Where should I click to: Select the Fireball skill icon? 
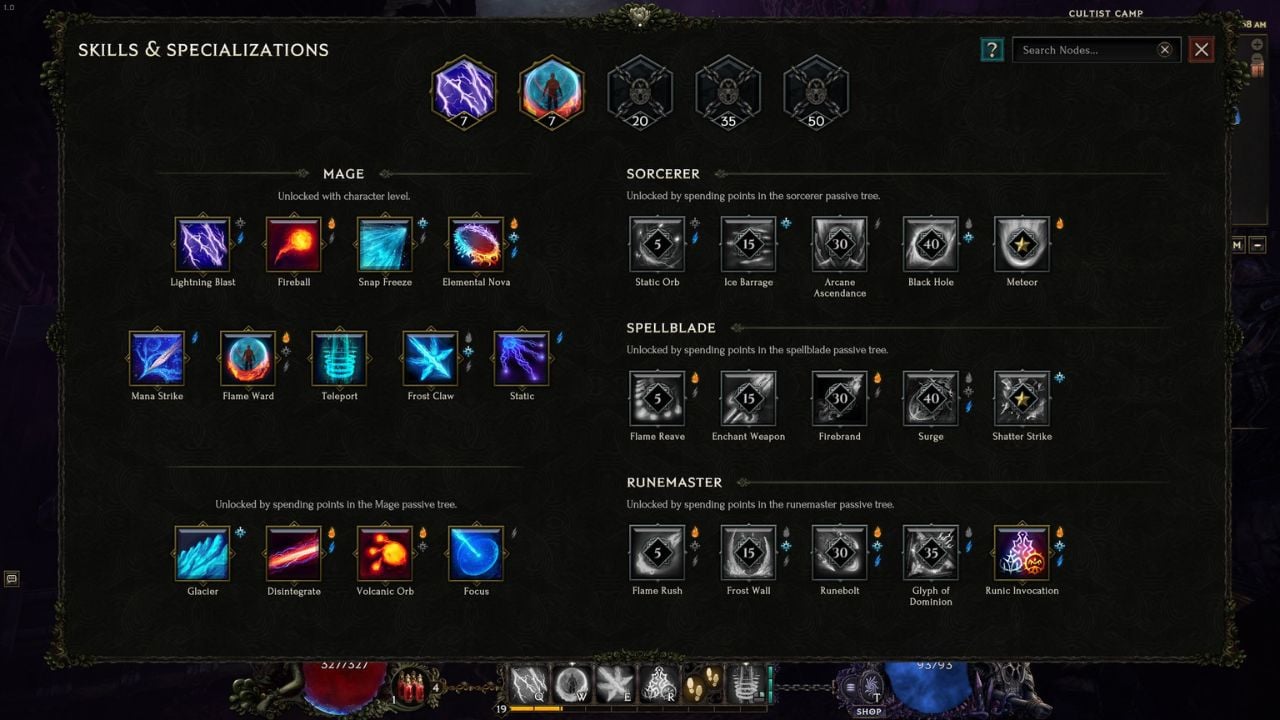[293, 243]
